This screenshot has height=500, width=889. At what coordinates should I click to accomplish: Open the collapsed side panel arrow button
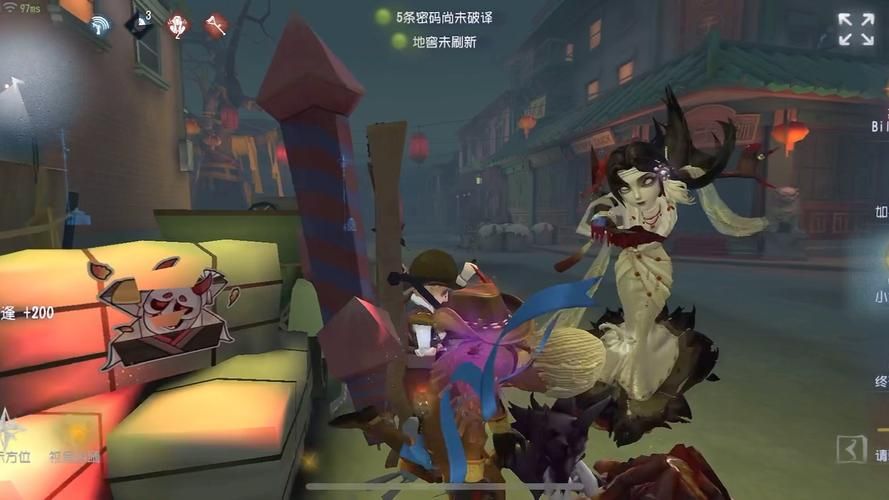pos(851,449)
